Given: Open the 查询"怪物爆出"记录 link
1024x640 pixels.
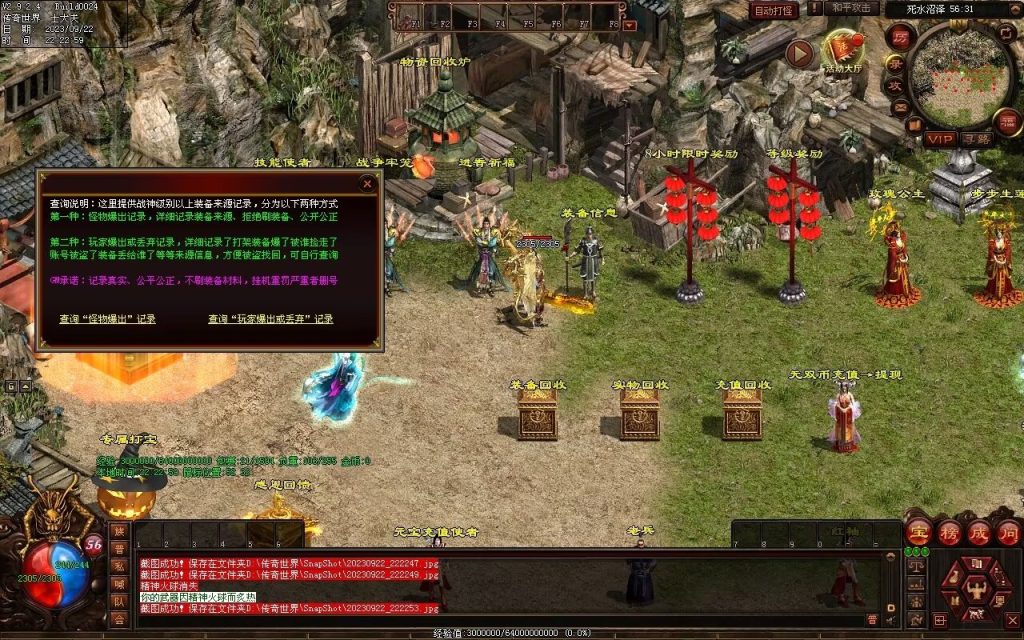Looking at the screenshot, I should click(x=107, y=319).
